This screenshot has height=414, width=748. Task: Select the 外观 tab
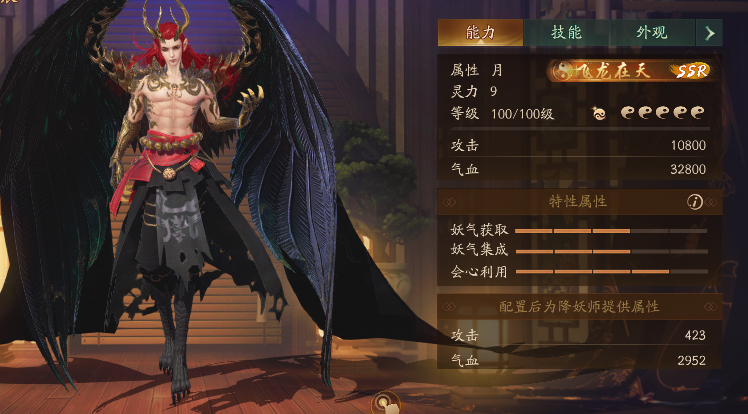[651, 32]
